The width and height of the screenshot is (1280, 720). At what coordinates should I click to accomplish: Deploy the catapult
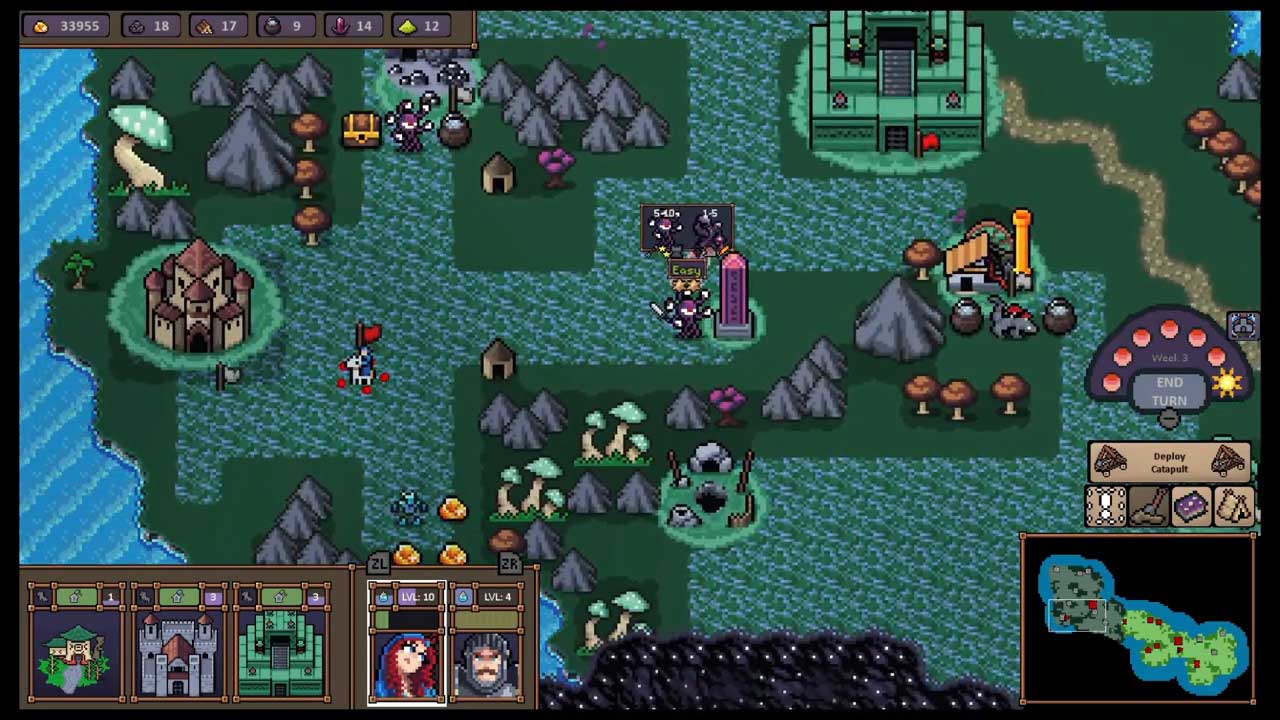tap(1169, 462)
